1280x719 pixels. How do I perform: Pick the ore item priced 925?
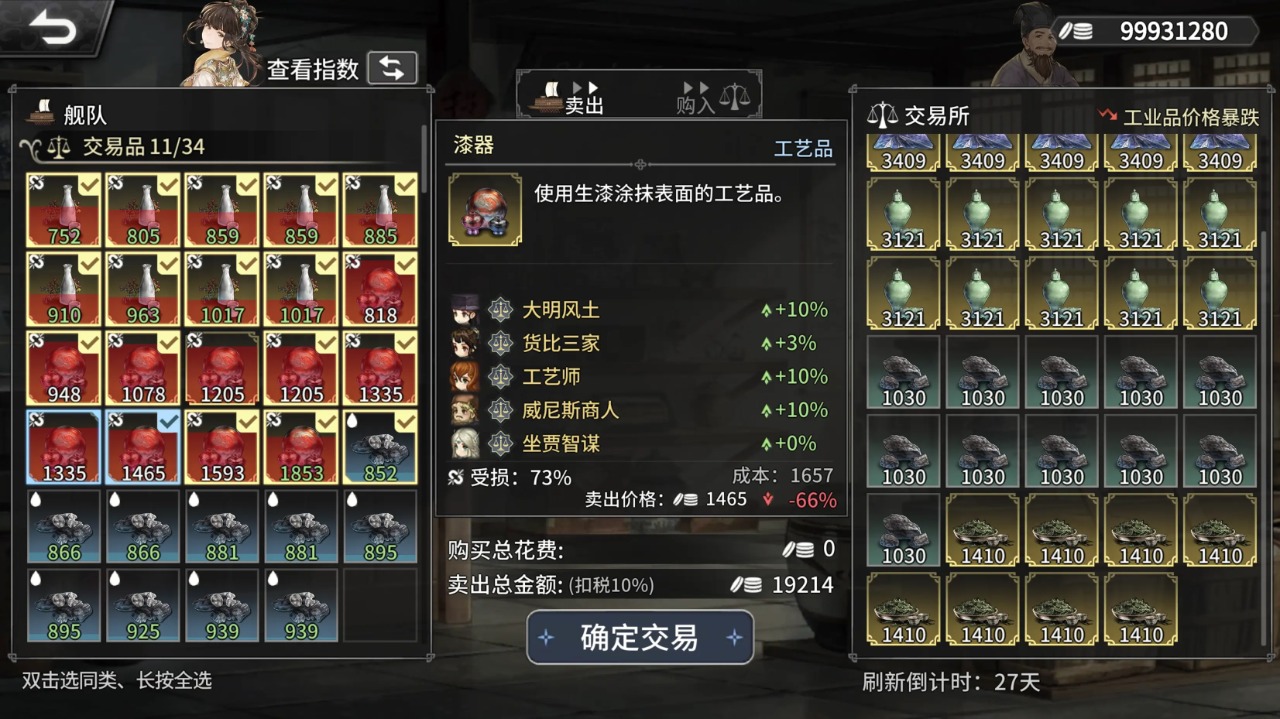pos(143,605)
